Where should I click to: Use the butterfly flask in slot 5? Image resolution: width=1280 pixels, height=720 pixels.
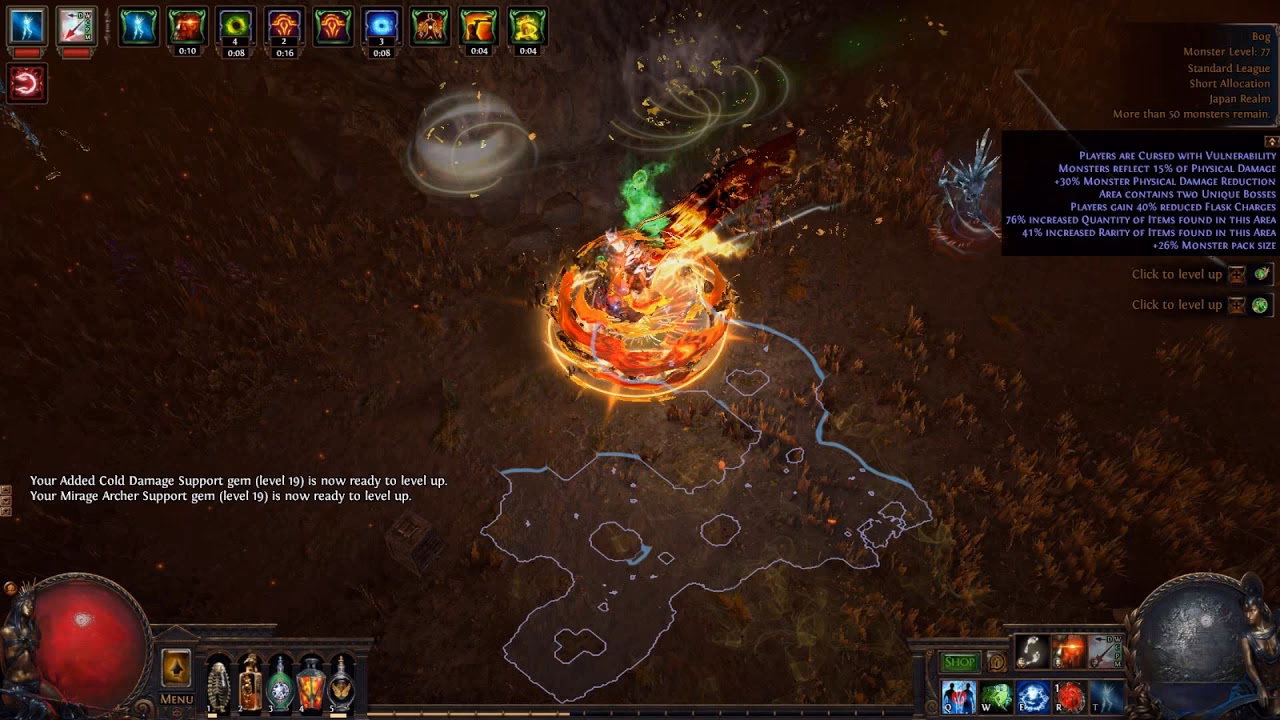(x=343, y=684)
